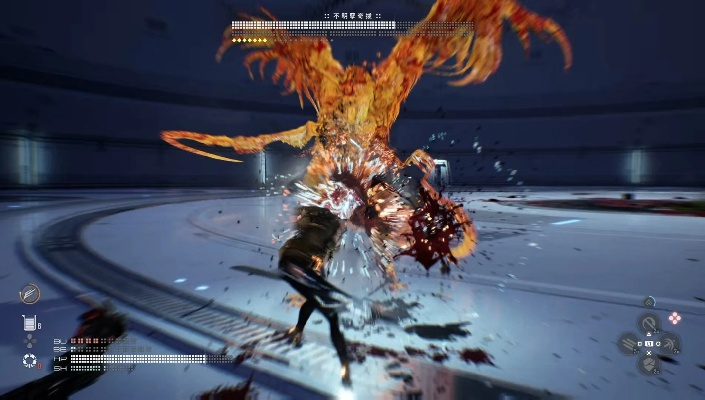Image resolution: width=705 pixels, height=400 pixels.
Task: Trigger the top skill in the wheel
Action: 648,323
